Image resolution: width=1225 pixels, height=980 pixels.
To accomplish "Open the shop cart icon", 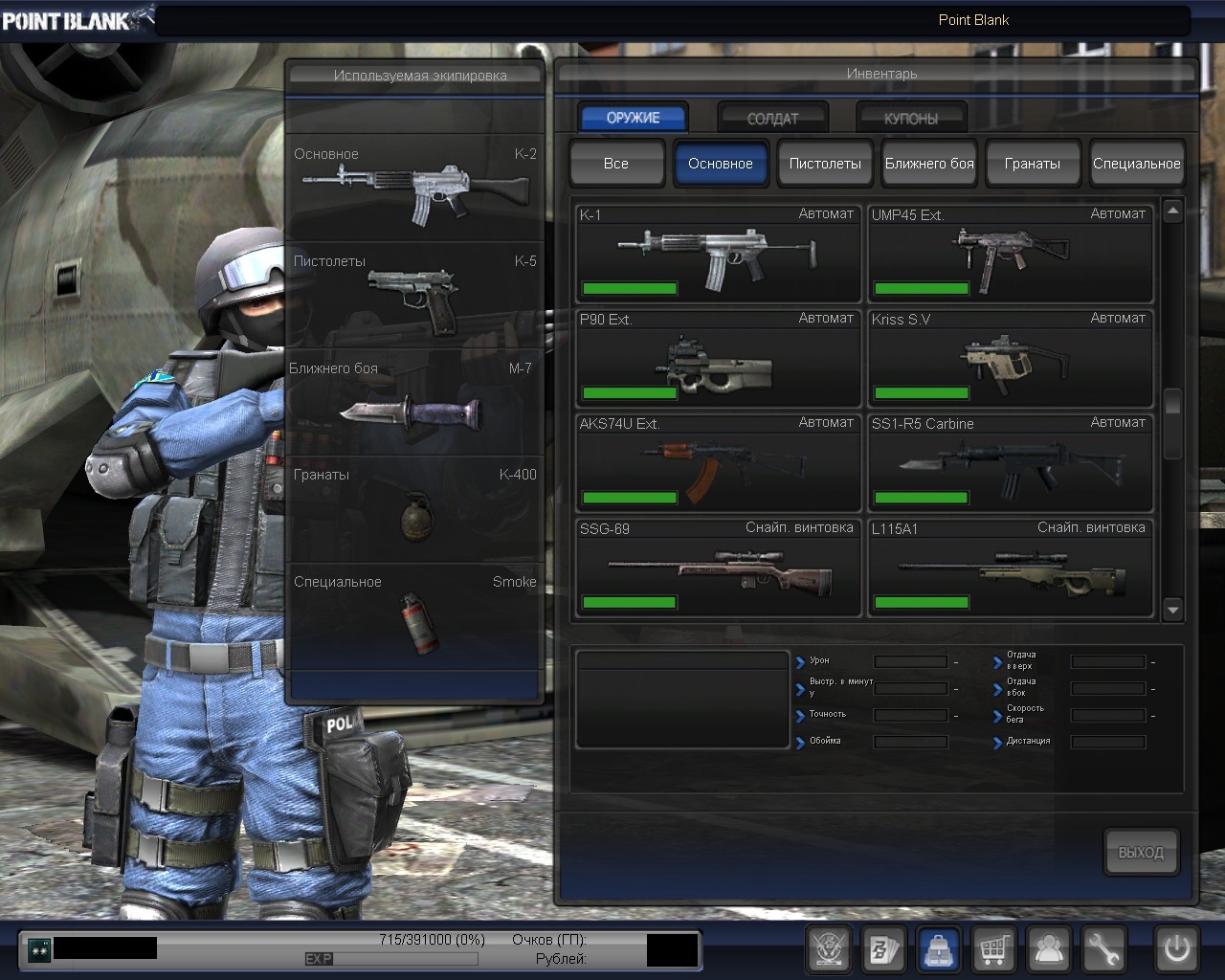I will (993, 949).
